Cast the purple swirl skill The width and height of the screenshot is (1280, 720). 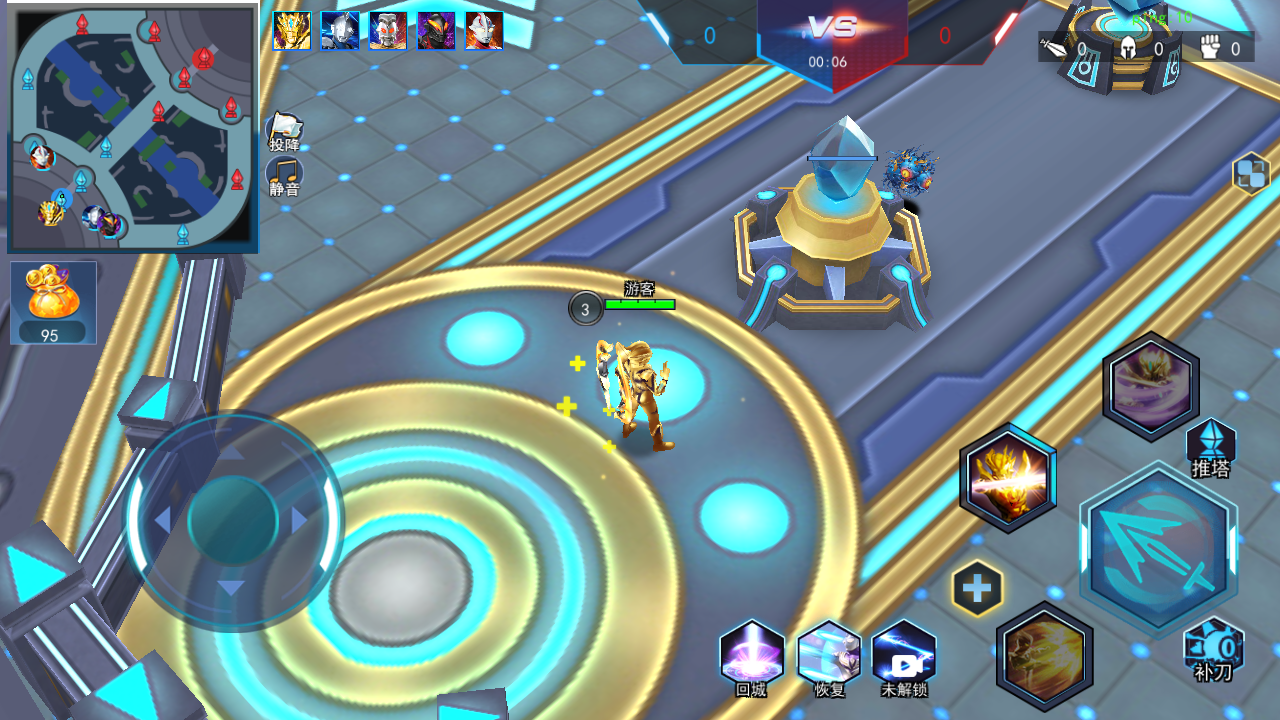pos(1151,386)
